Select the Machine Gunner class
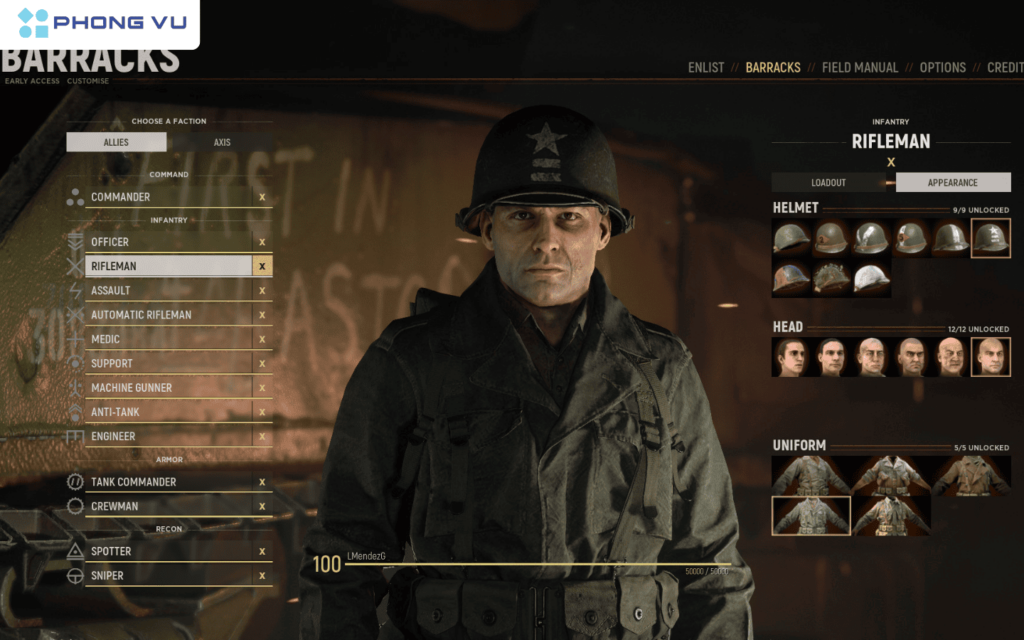The height and width of the screenshot is (640, 1024). click(132, 388)
